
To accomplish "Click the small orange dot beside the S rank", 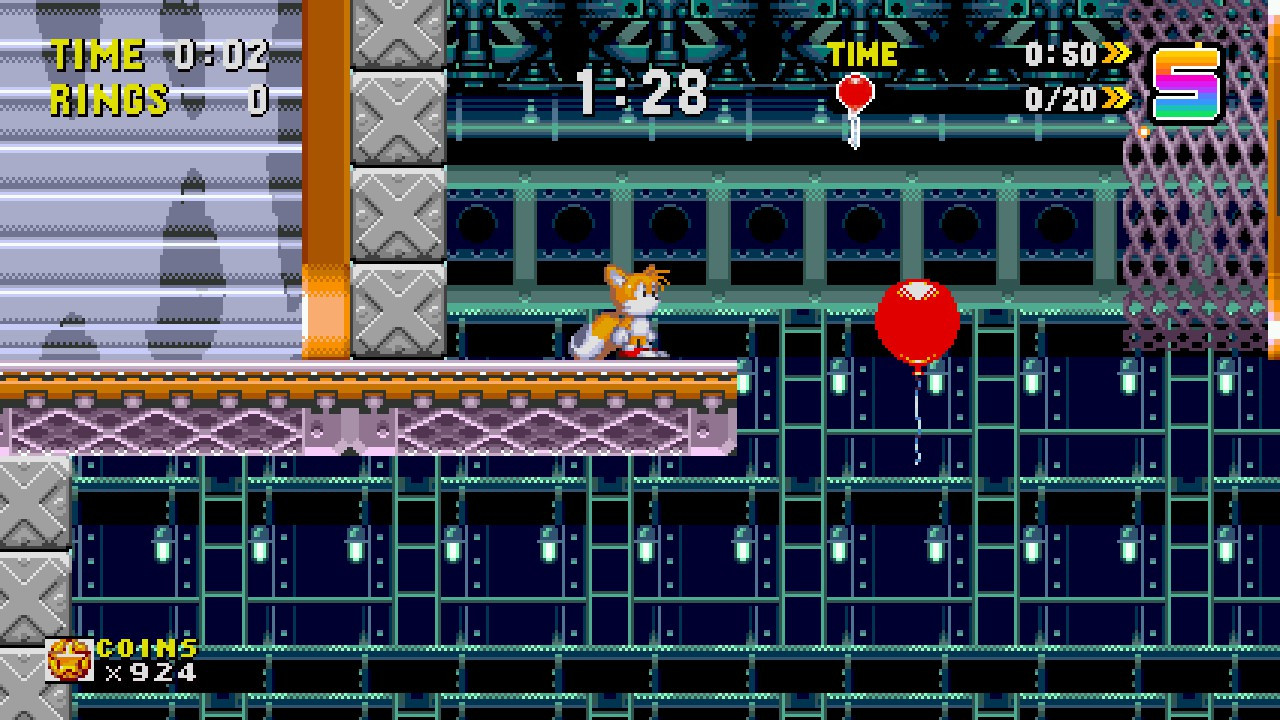I will [1142, 130].
